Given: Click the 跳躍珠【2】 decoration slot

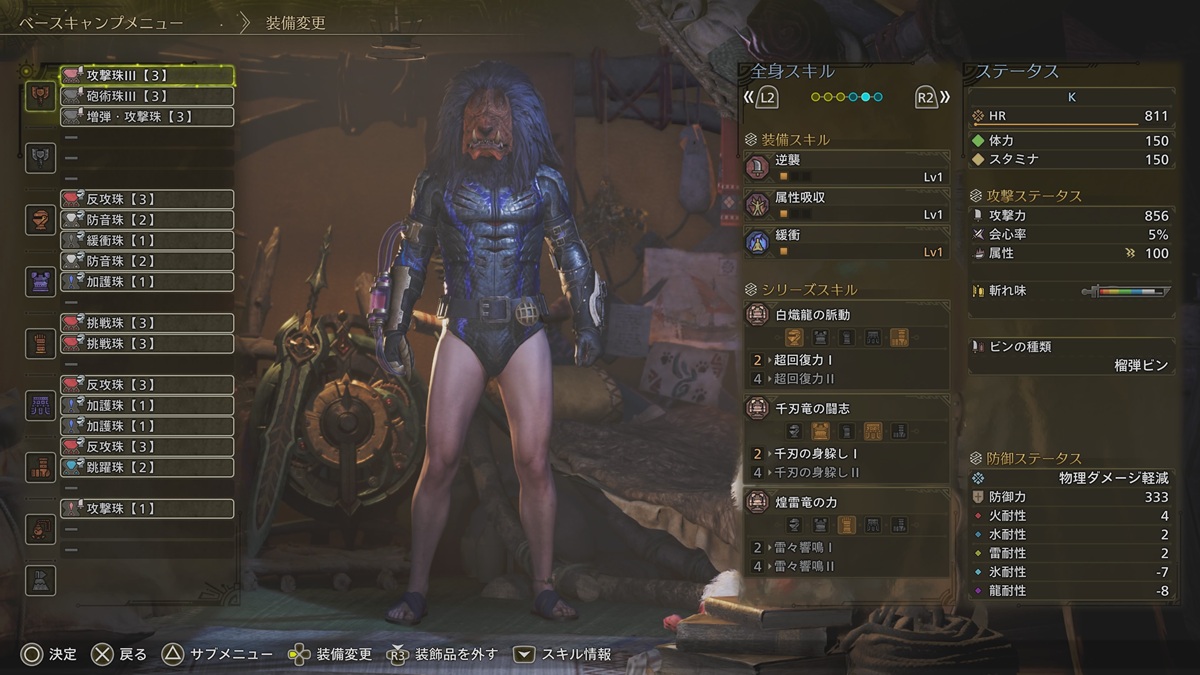Looking at the screenshot, I should point(147,467).
